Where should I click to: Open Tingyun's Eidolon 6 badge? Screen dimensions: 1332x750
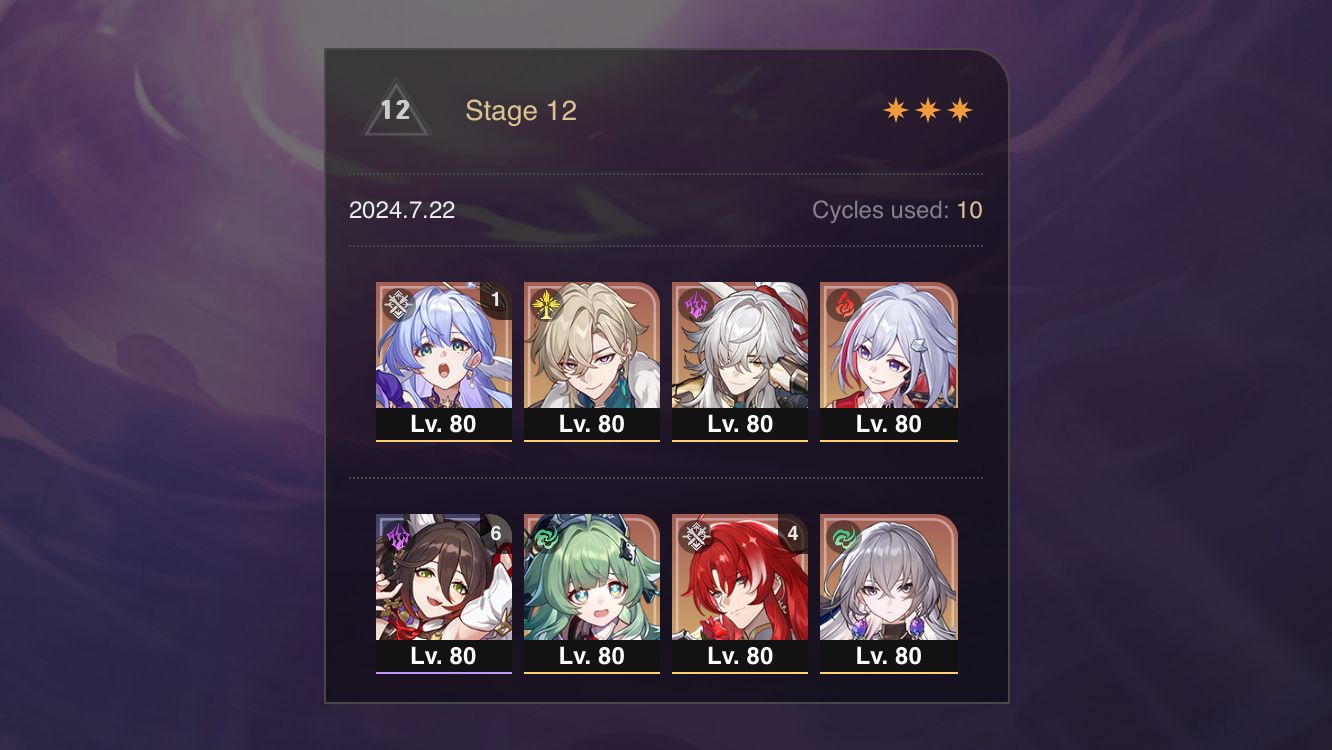coord(495,533)
